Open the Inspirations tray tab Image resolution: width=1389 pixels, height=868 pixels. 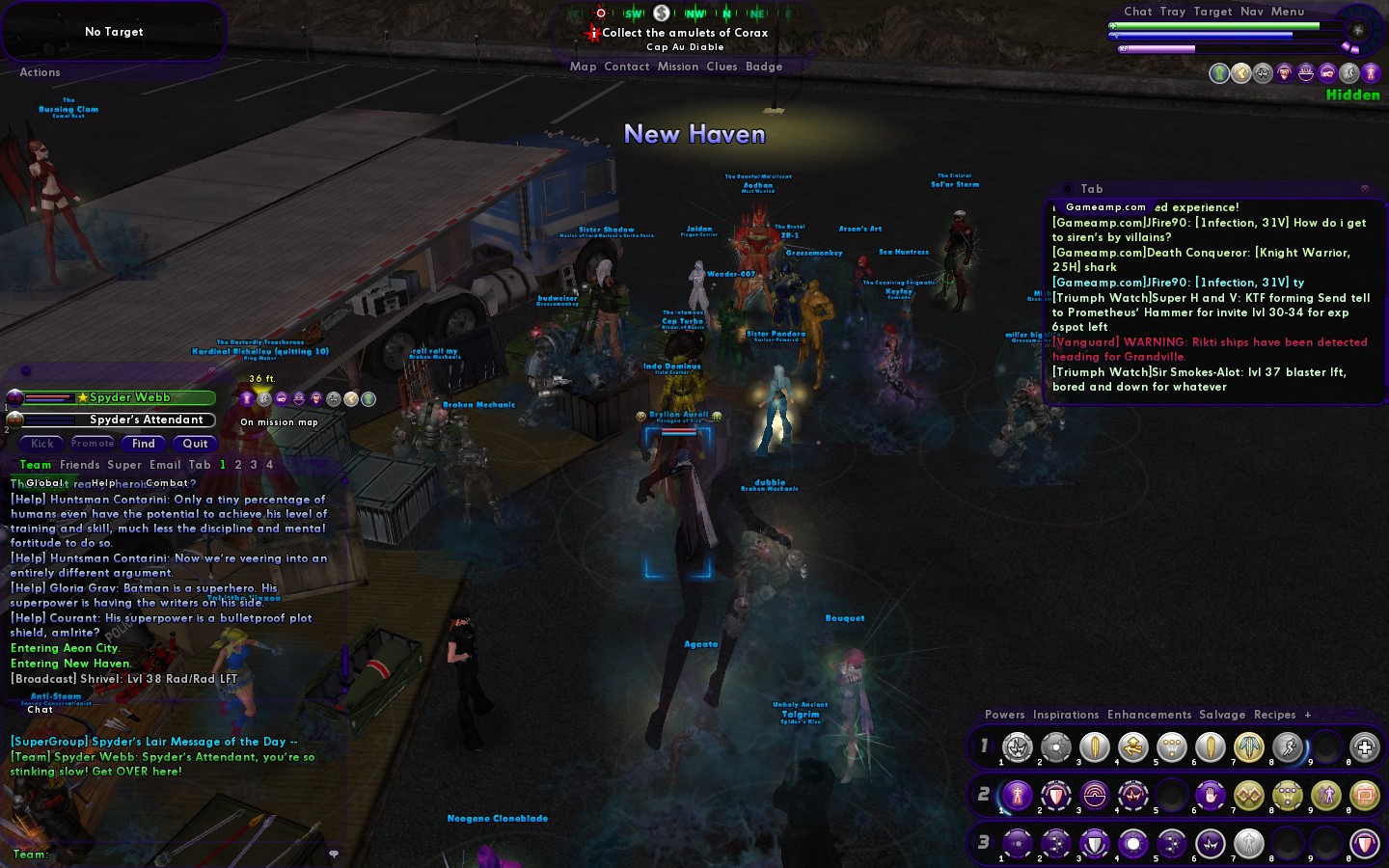[x=1065, y=715]
